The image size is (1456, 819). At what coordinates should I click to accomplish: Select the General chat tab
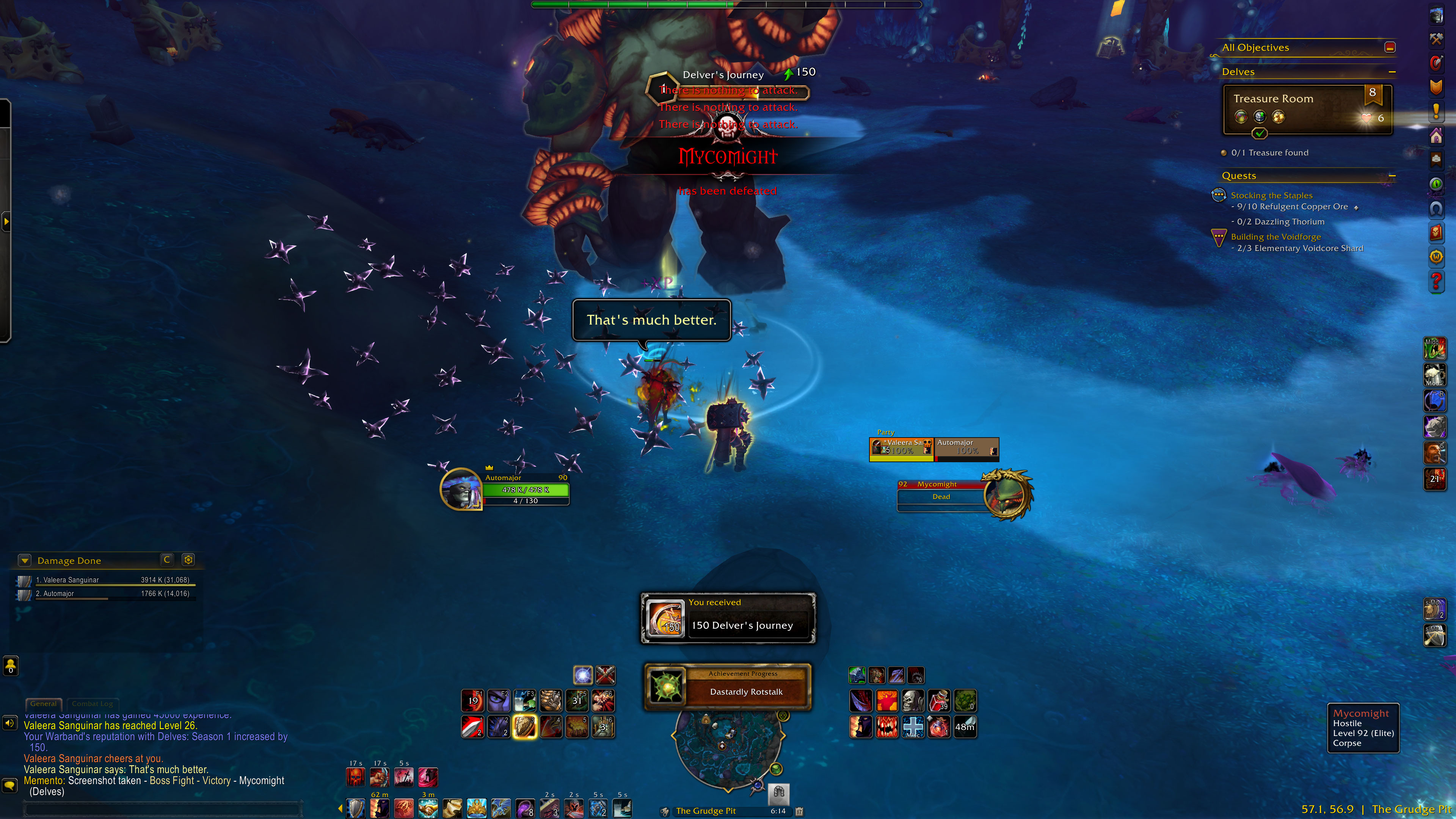(x=44, y=704)
